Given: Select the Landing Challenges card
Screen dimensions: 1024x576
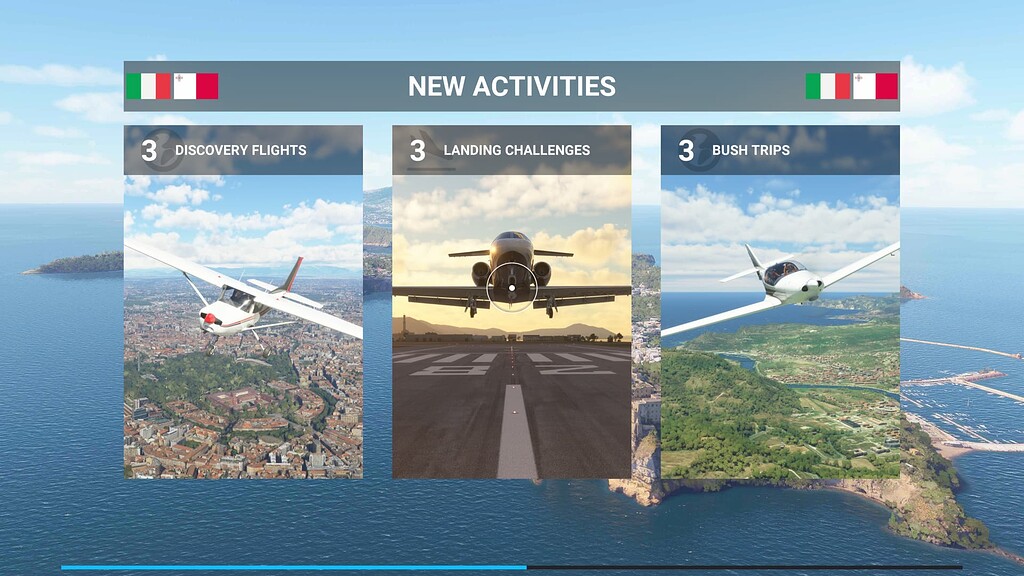Looking at the screenshot, I should point(511,302).
